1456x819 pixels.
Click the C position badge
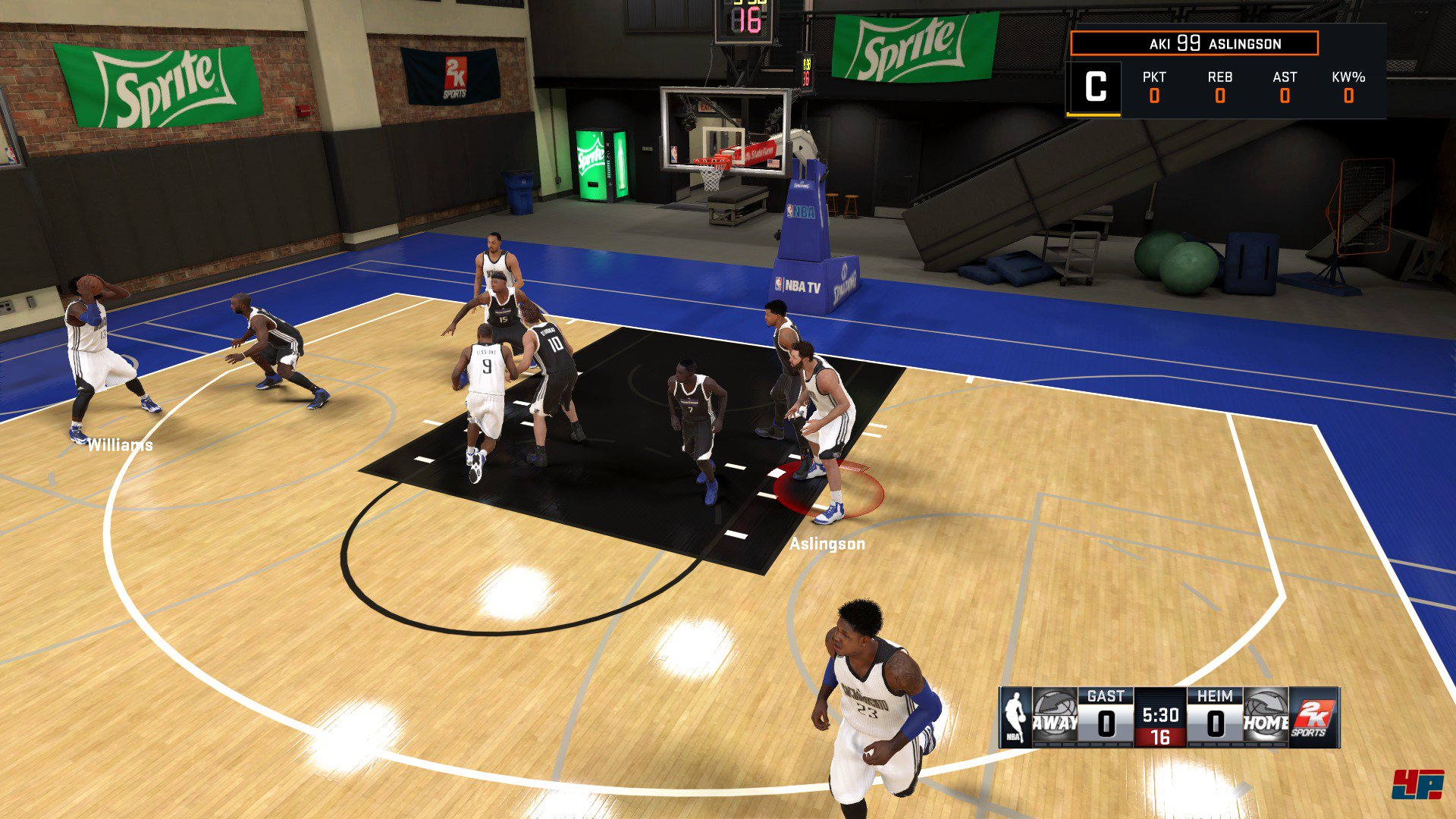[x=1094, y=88]
